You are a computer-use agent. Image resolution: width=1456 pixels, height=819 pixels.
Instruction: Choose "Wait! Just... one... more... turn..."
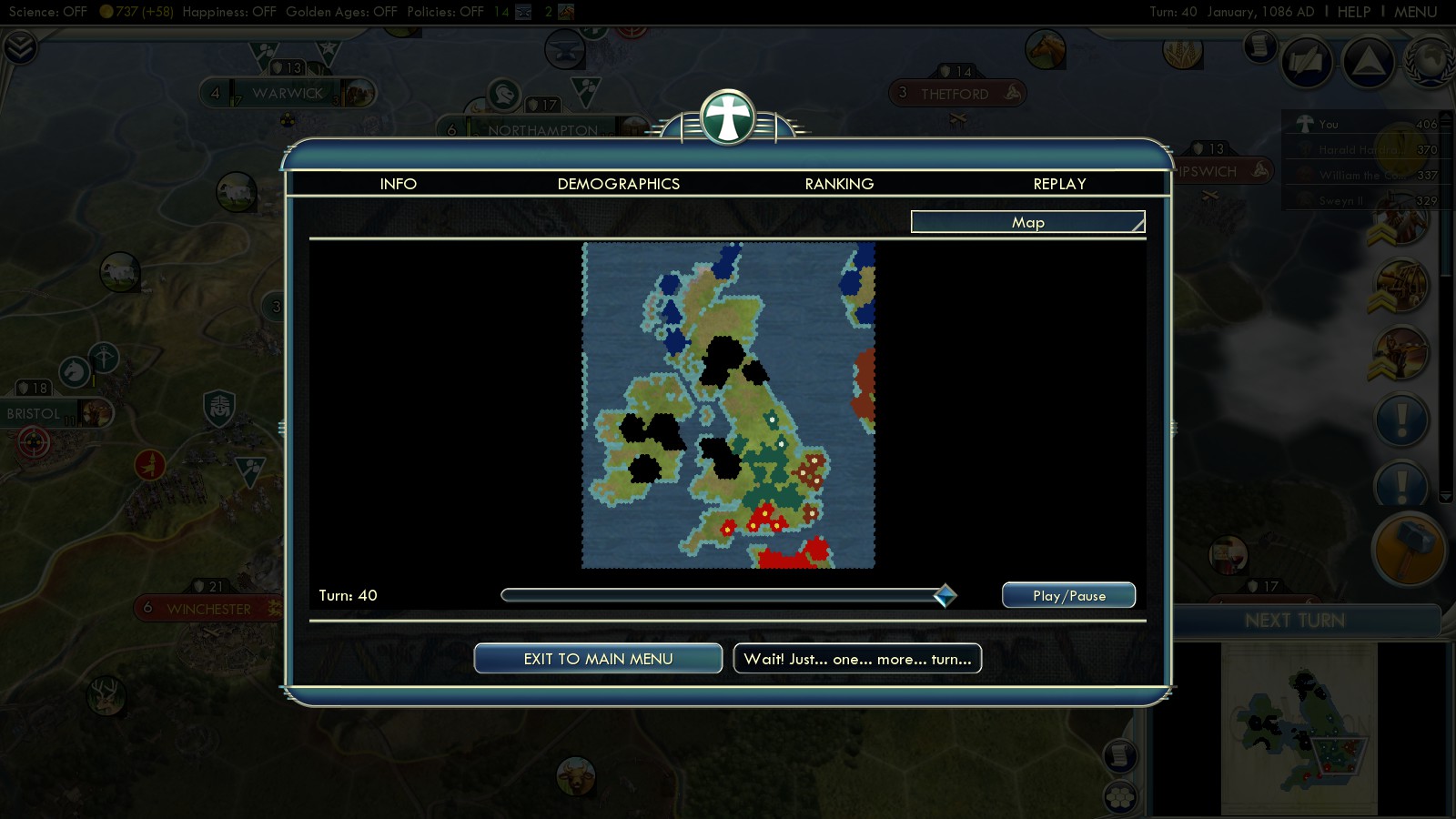click(x=857, y=659)
